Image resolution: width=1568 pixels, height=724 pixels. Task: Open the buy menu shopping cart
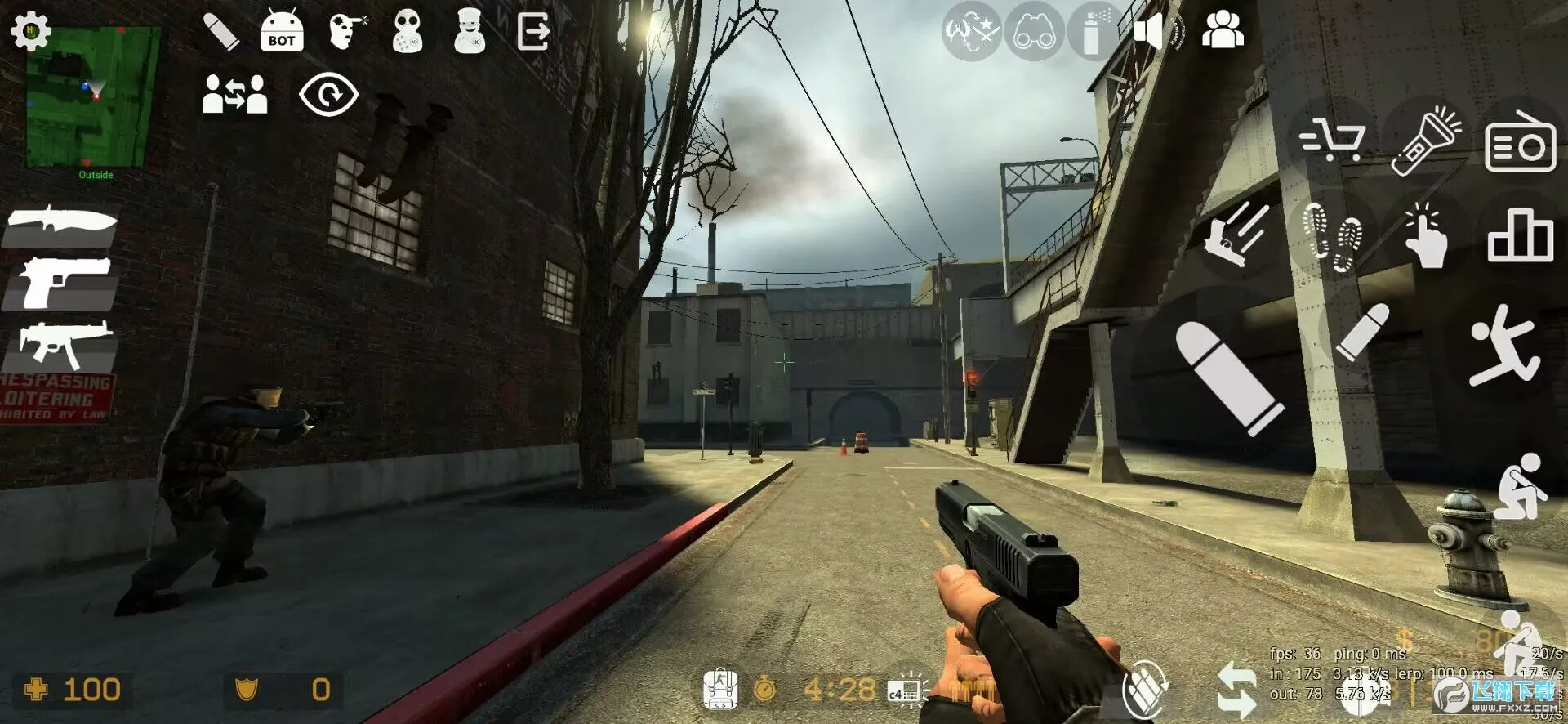1332,141
